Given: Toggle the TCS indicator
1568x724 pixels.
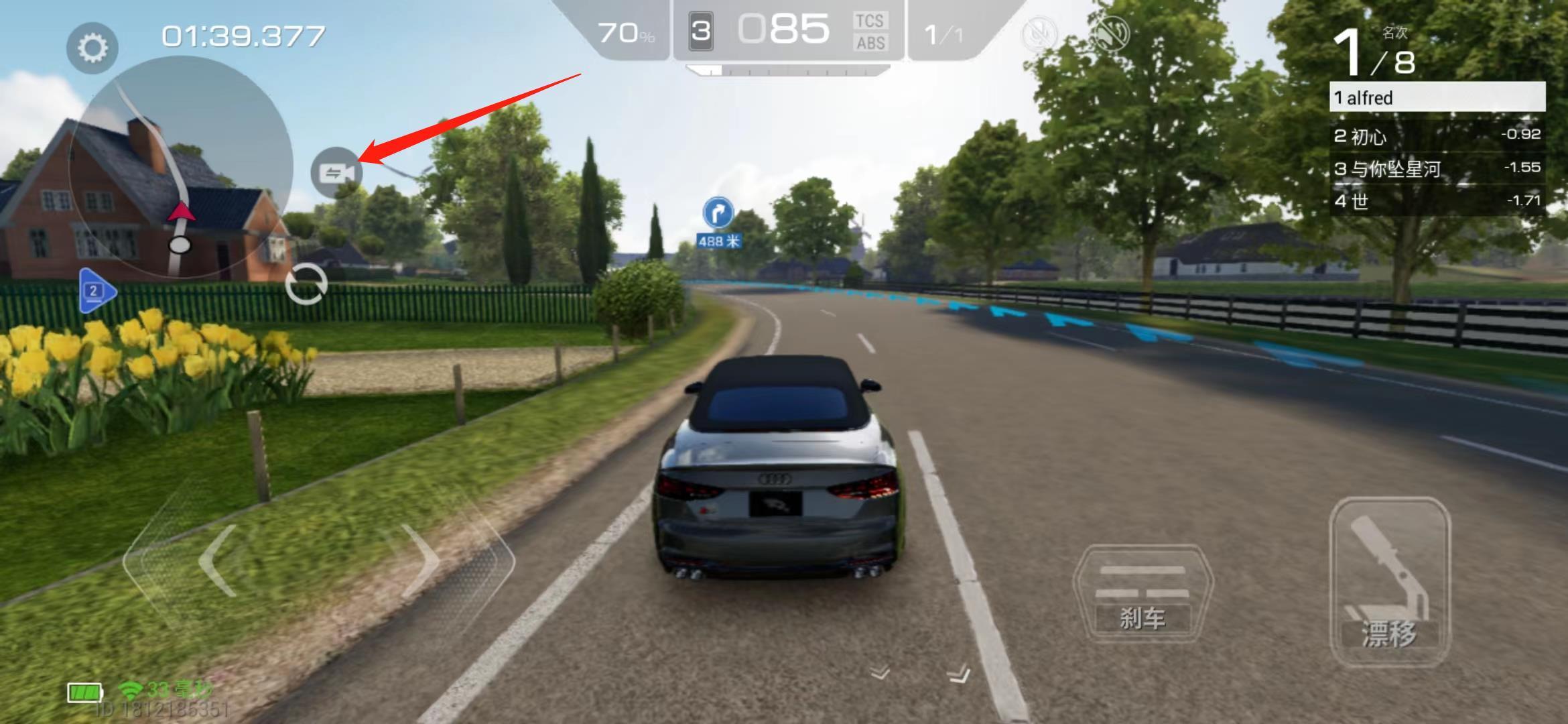Looking at the screenshot, I should pos(870,21).
